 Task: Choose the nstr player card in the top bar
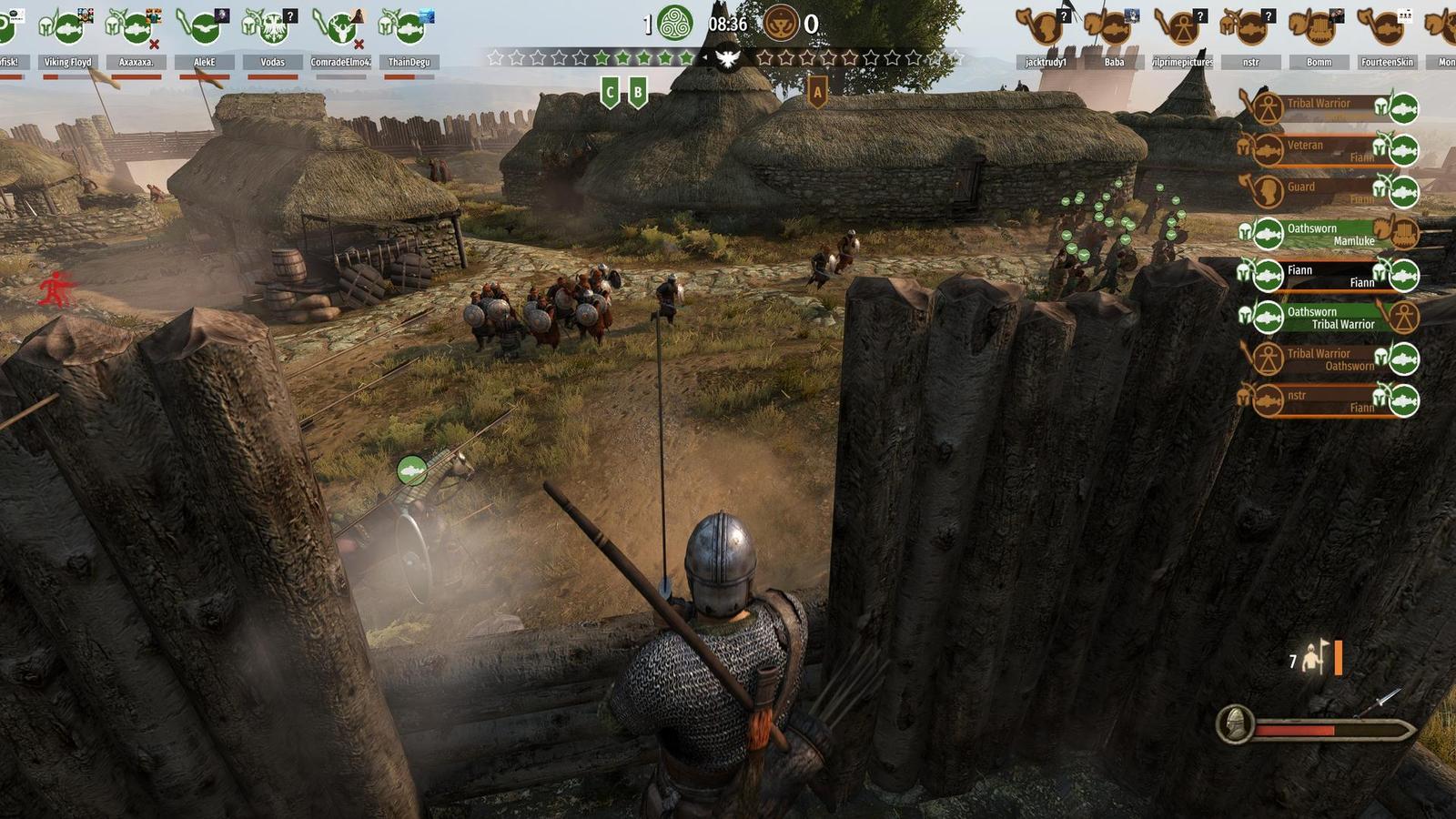coord(1250,38)
